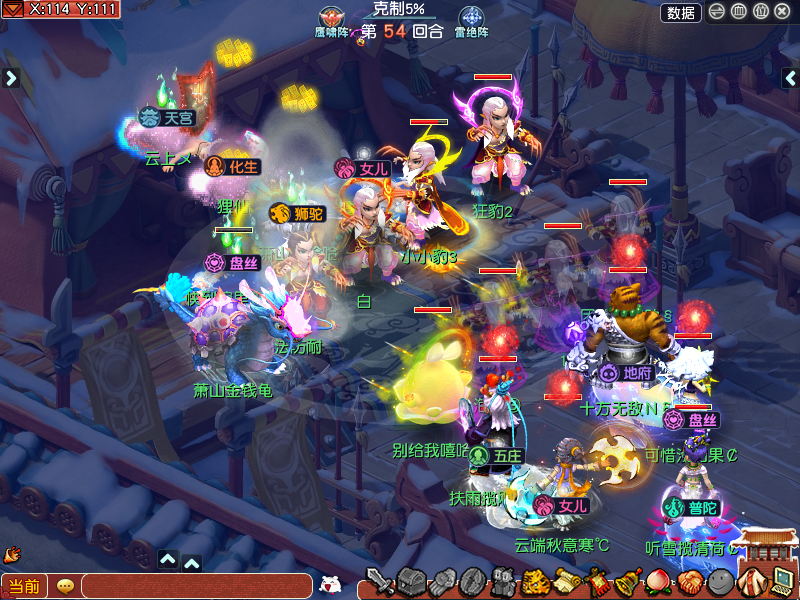Open the tiger head icon
800x600 pixels.
click(x=536, y=581)
